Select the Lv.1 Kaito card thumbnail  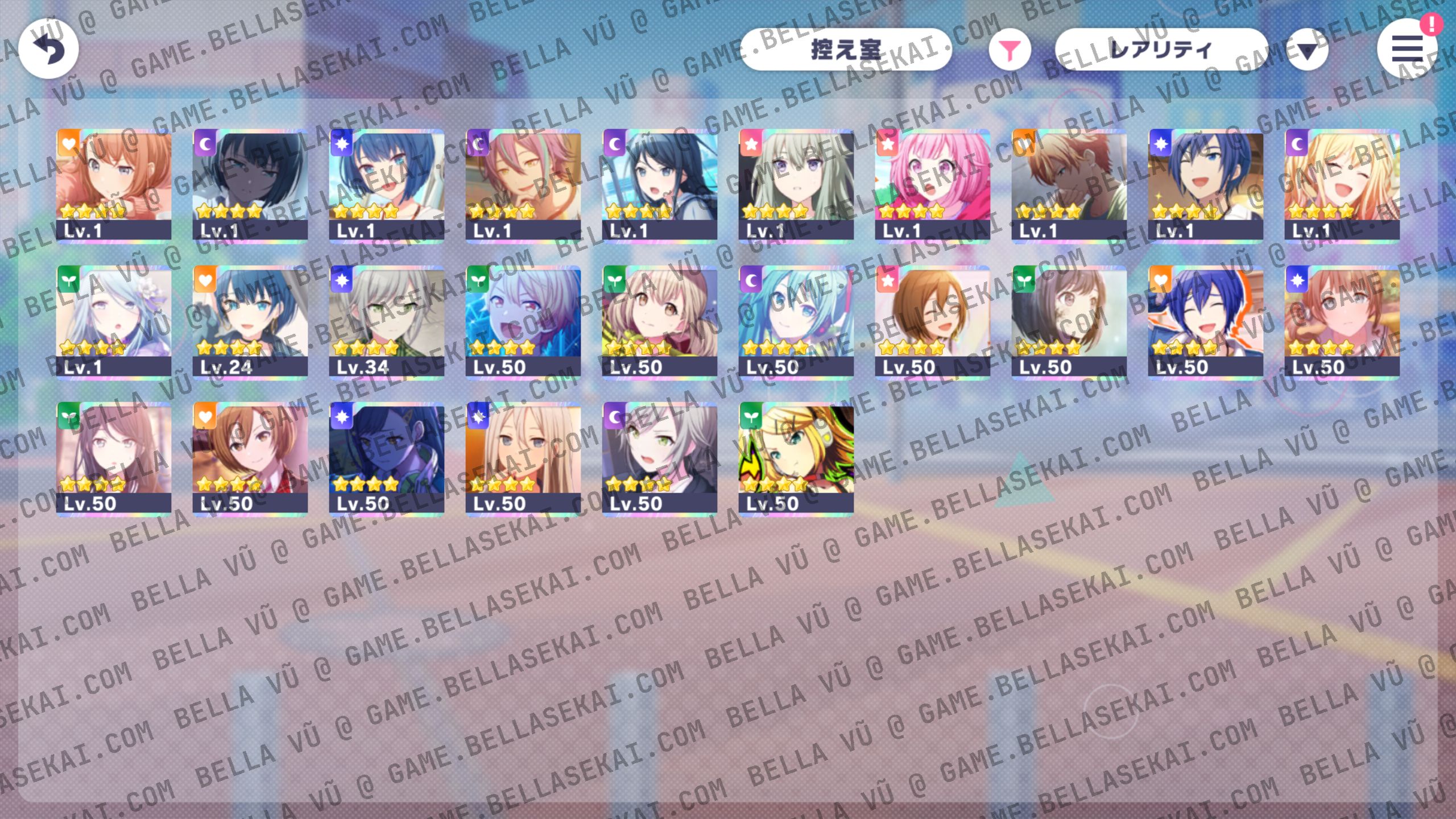tap(1206, 182)
